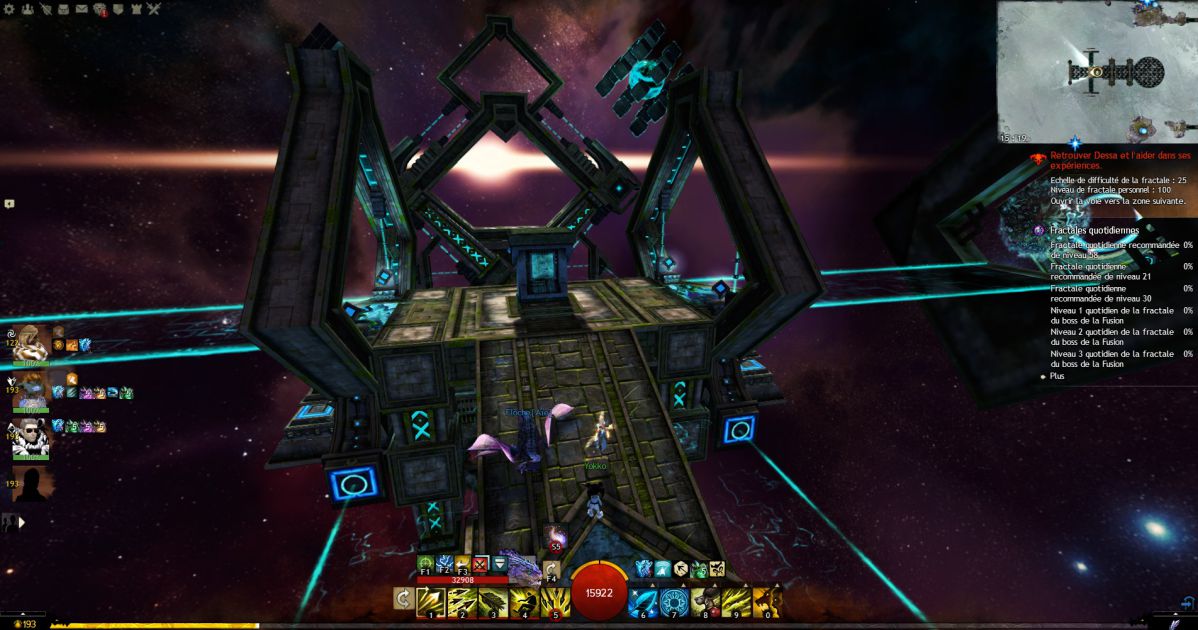Click the minimap in the corner
This screenshot has height=630, width=1198.
point(1097,72)
